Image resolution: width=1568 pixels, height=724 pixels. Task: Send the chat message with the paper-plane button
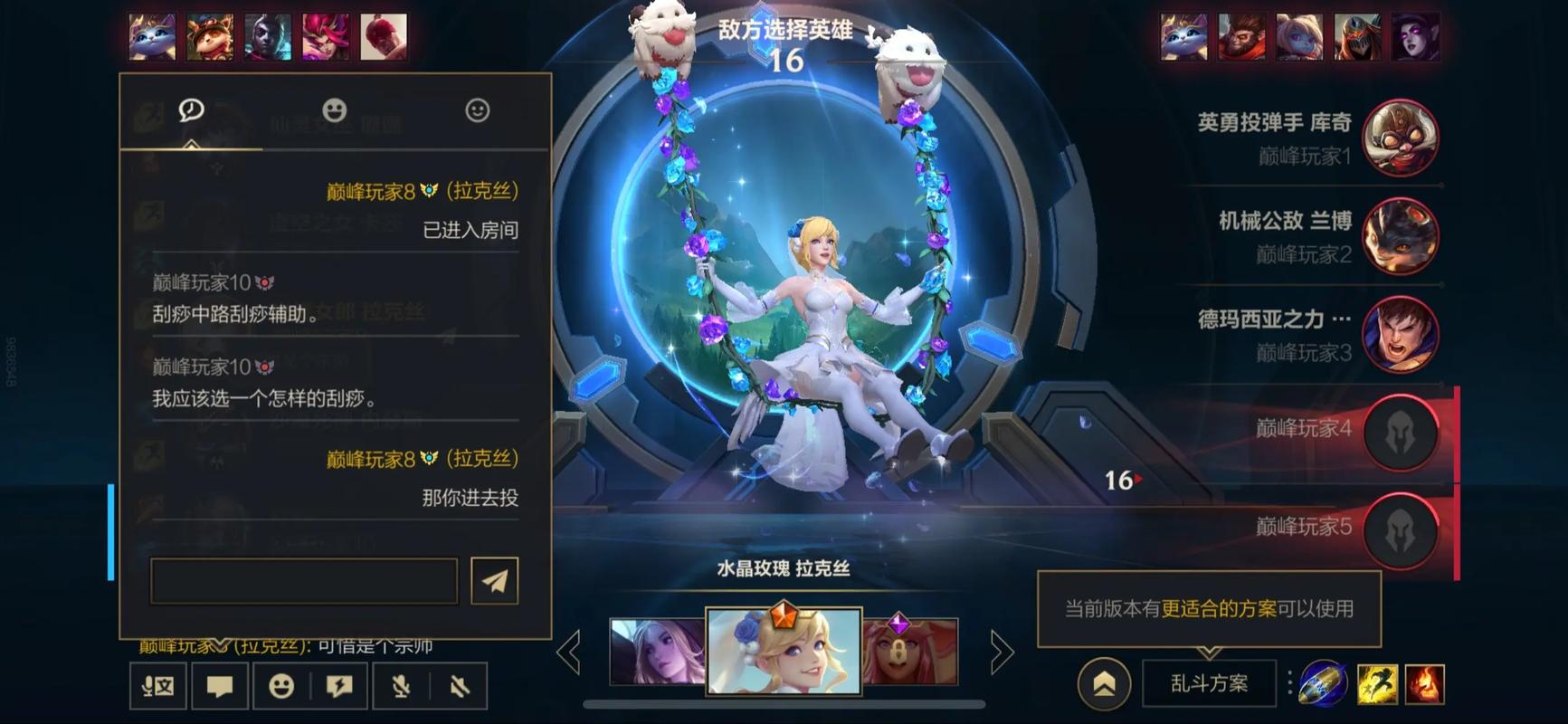coord(494,581)
